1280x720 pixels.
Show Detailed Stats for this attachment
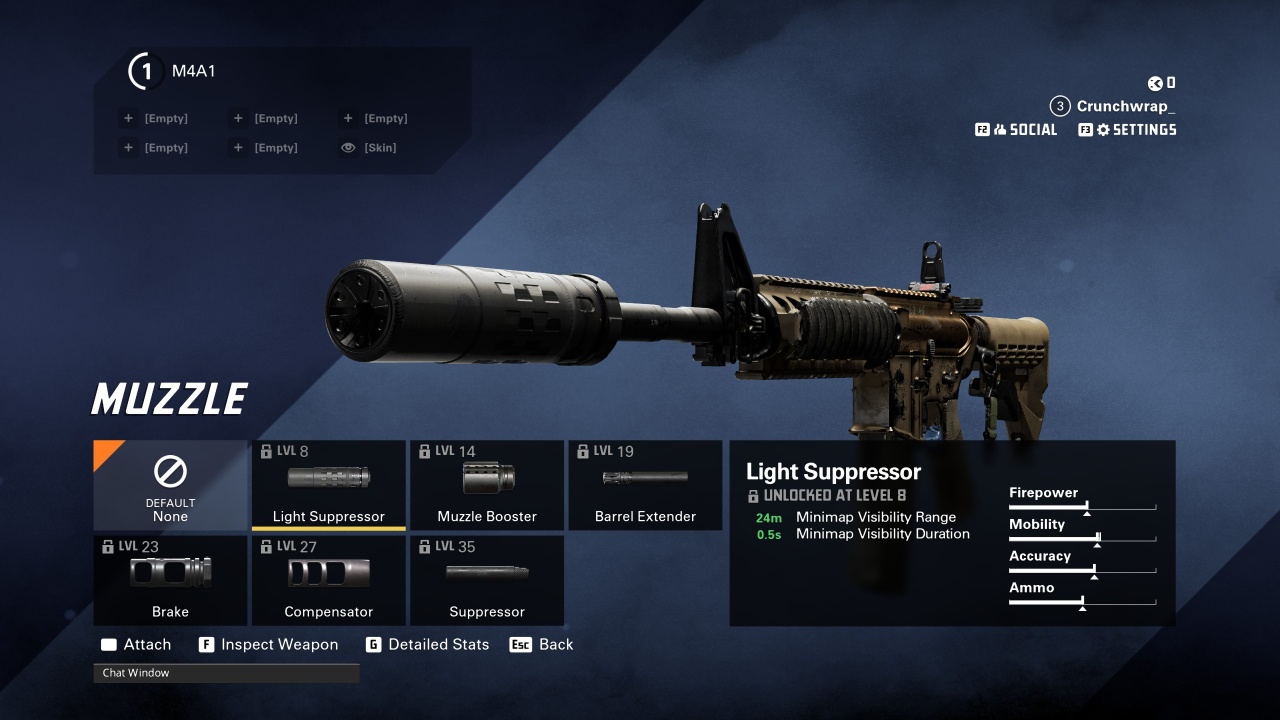[x=428, y=645]
